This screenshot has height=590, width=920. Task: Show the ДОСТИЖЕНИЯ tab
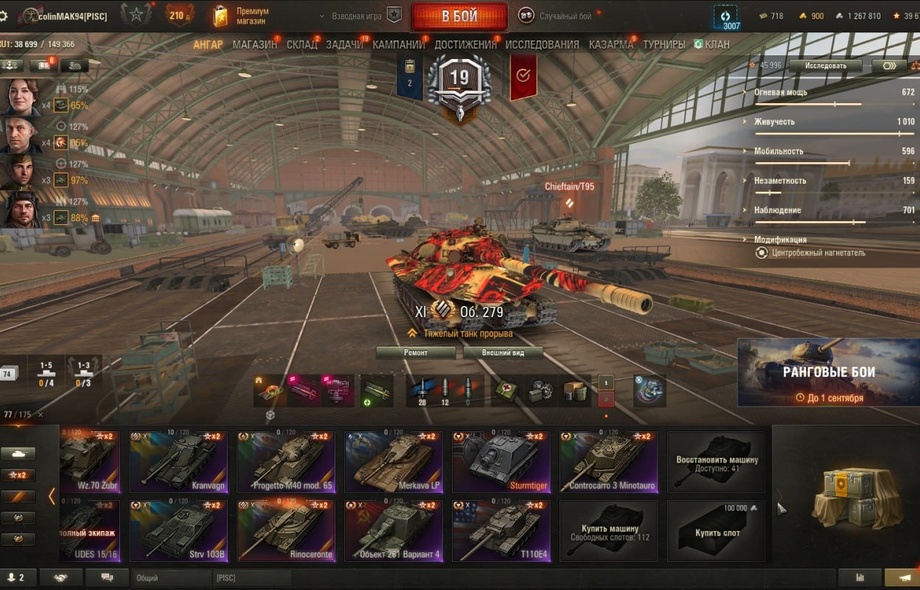click(x=465, y=45)
